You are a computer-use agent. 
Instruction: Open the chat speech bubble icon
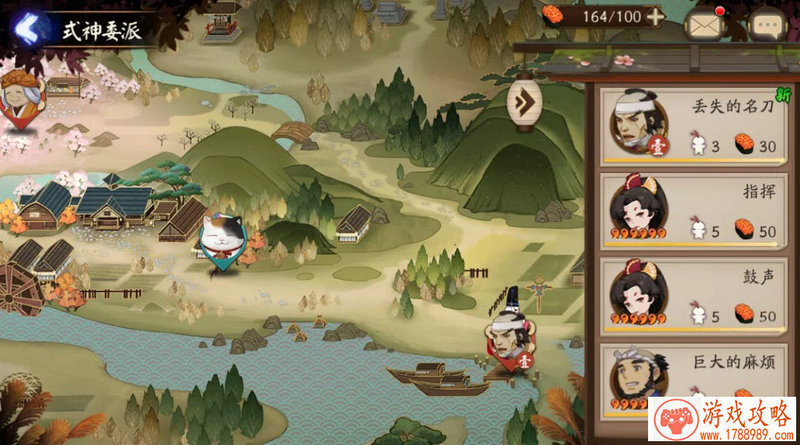[x=767, y=24]
